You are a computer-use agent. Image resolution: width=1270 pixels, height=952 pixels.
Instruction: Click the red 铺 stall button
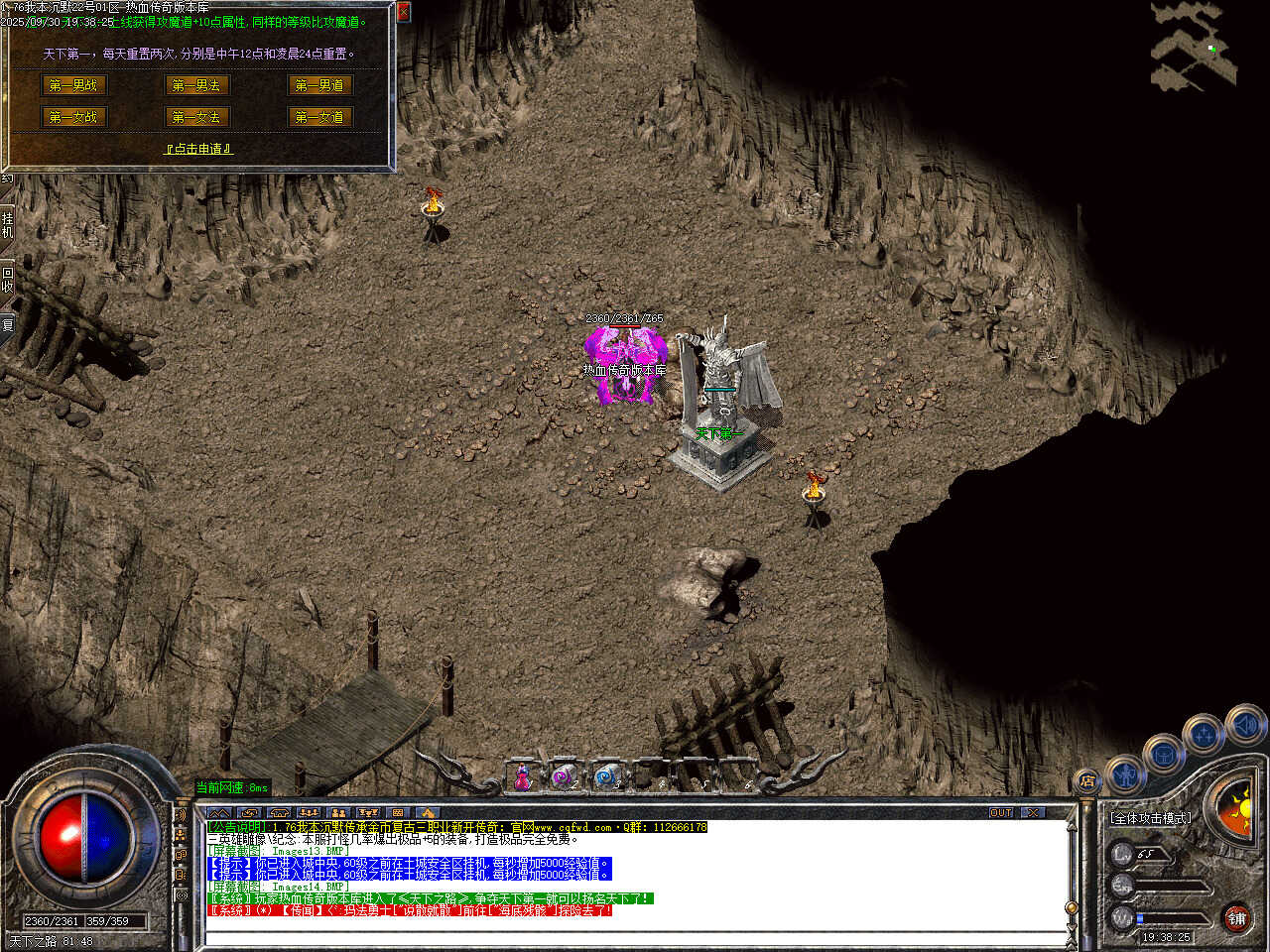click(x=1236, y=918)
